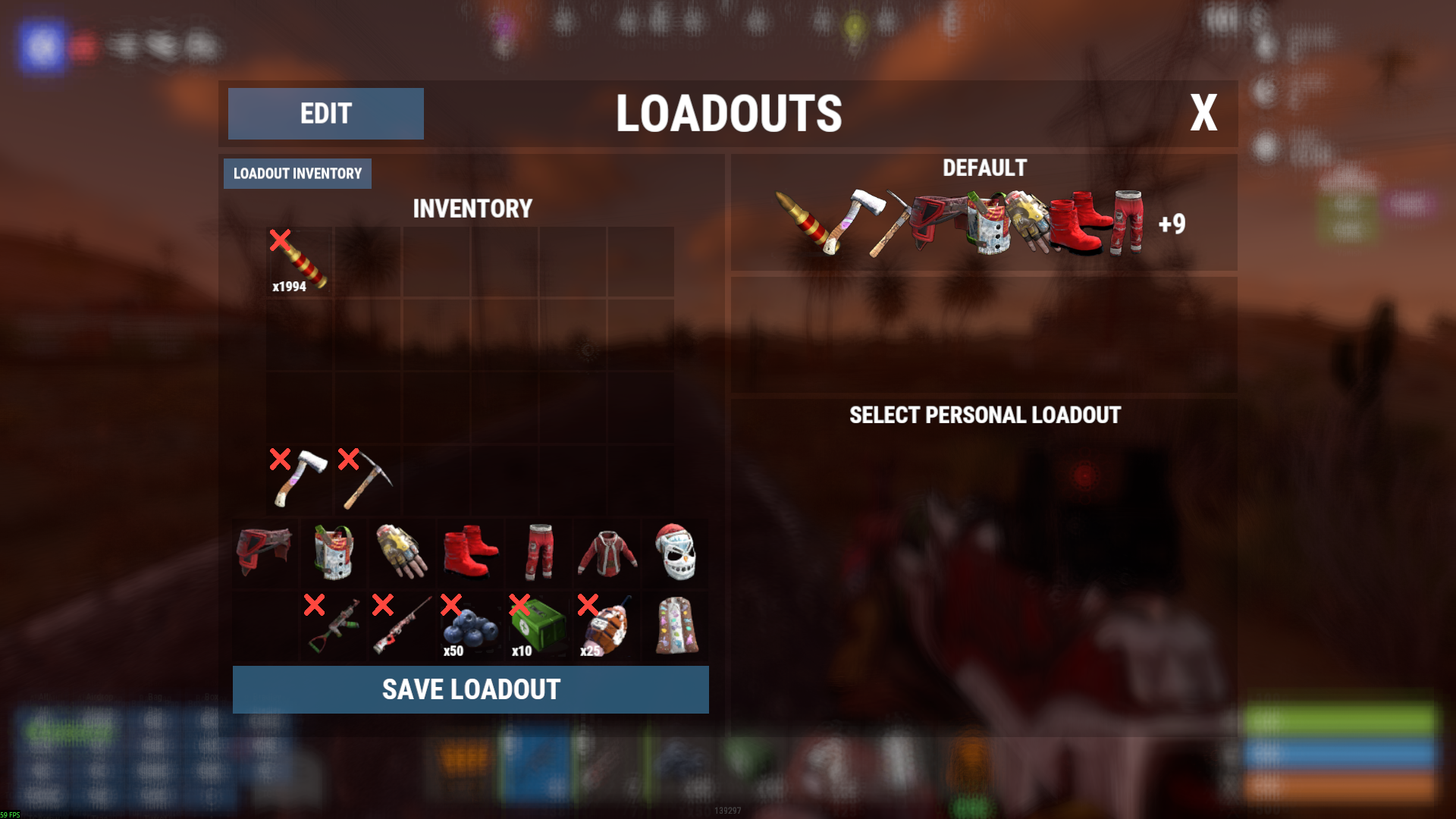Select the Default loadout row
This screenshot has width=1456, height=819.
point(984,213)
